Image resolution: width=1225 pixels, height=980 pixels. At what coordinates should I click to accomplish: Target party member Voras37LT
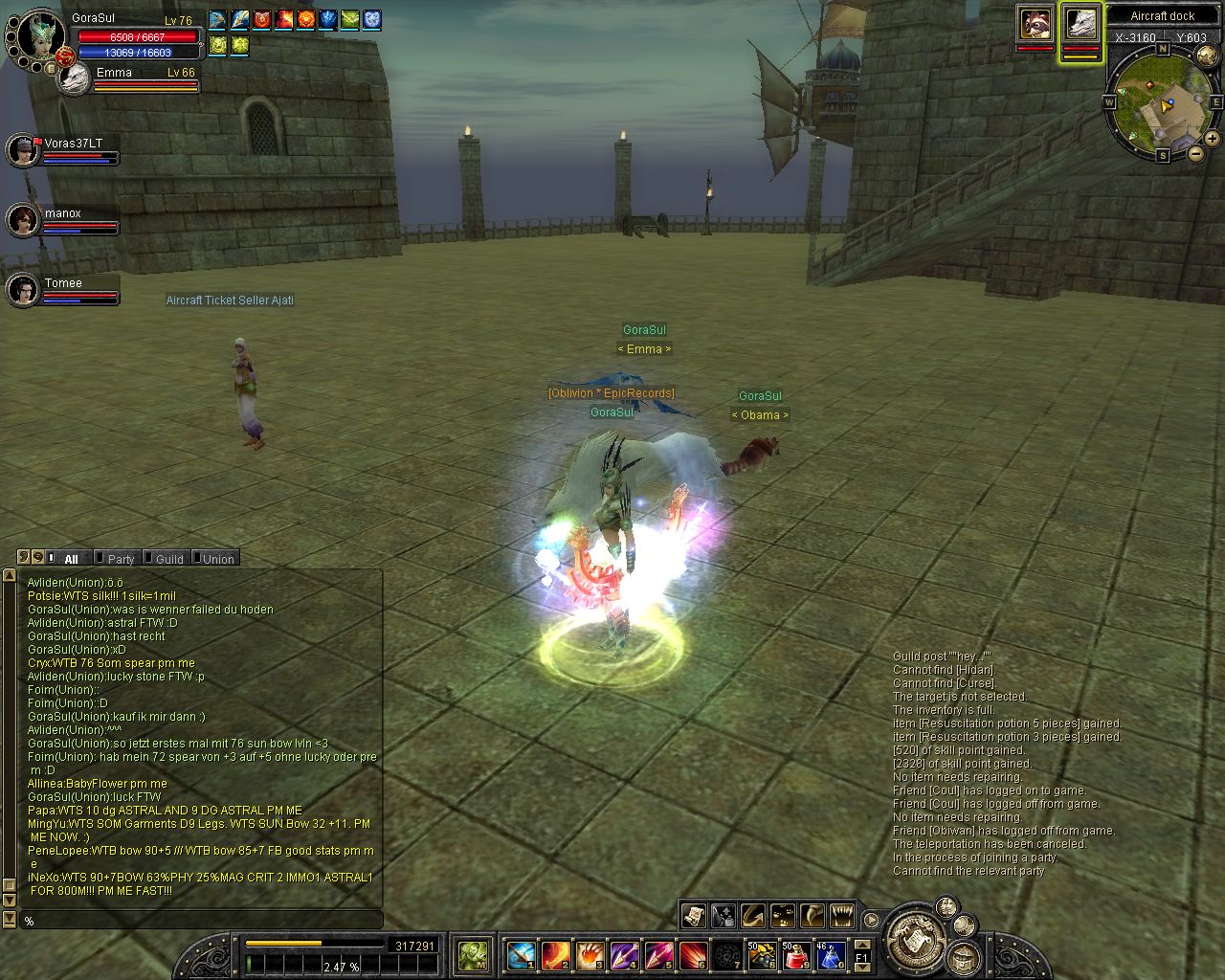23,150
